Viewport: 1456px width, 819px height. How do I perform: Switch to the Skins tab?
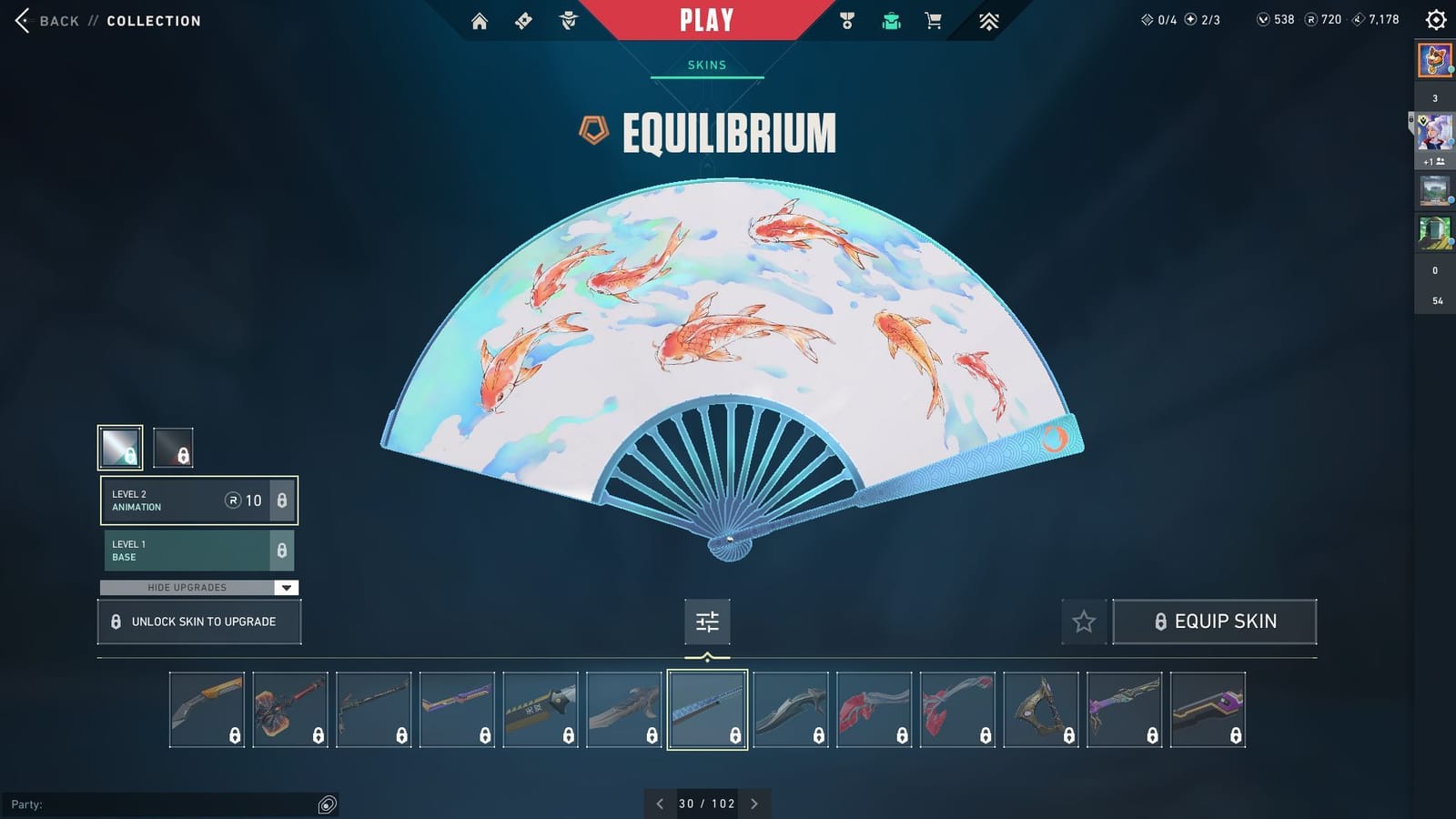707,65
